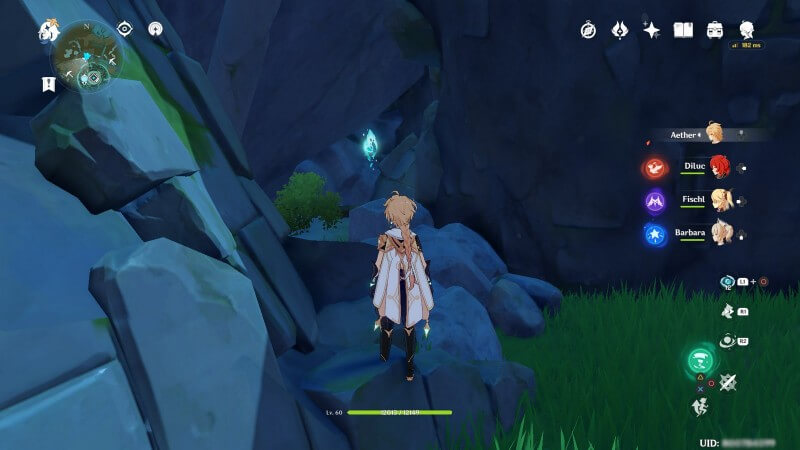Viewport: 800px width, 450px height.
Task: Activate the green Anemo elemental burst
Action: coord(700,362)
